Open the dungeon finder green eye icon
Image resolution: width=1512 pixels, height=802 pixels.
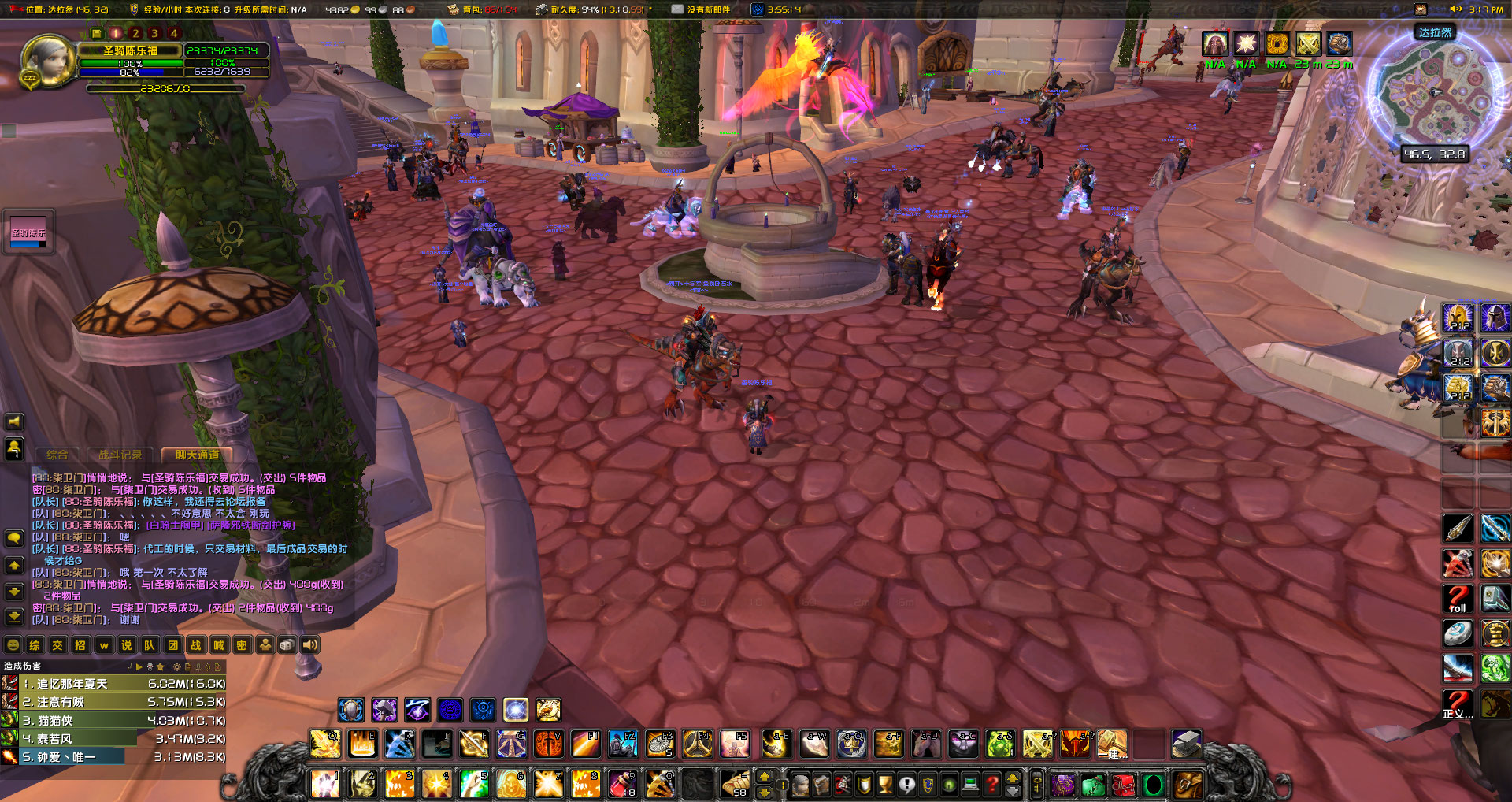tap(949, 785)
